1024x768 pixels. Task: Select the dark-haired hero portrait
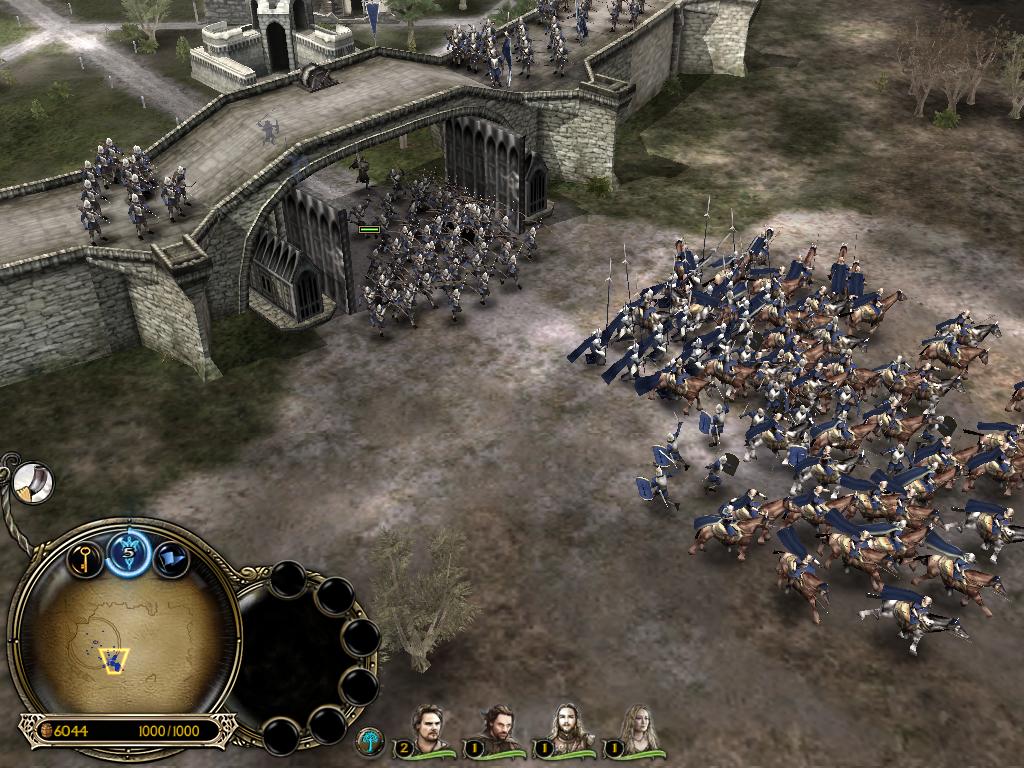click(497, 730)
